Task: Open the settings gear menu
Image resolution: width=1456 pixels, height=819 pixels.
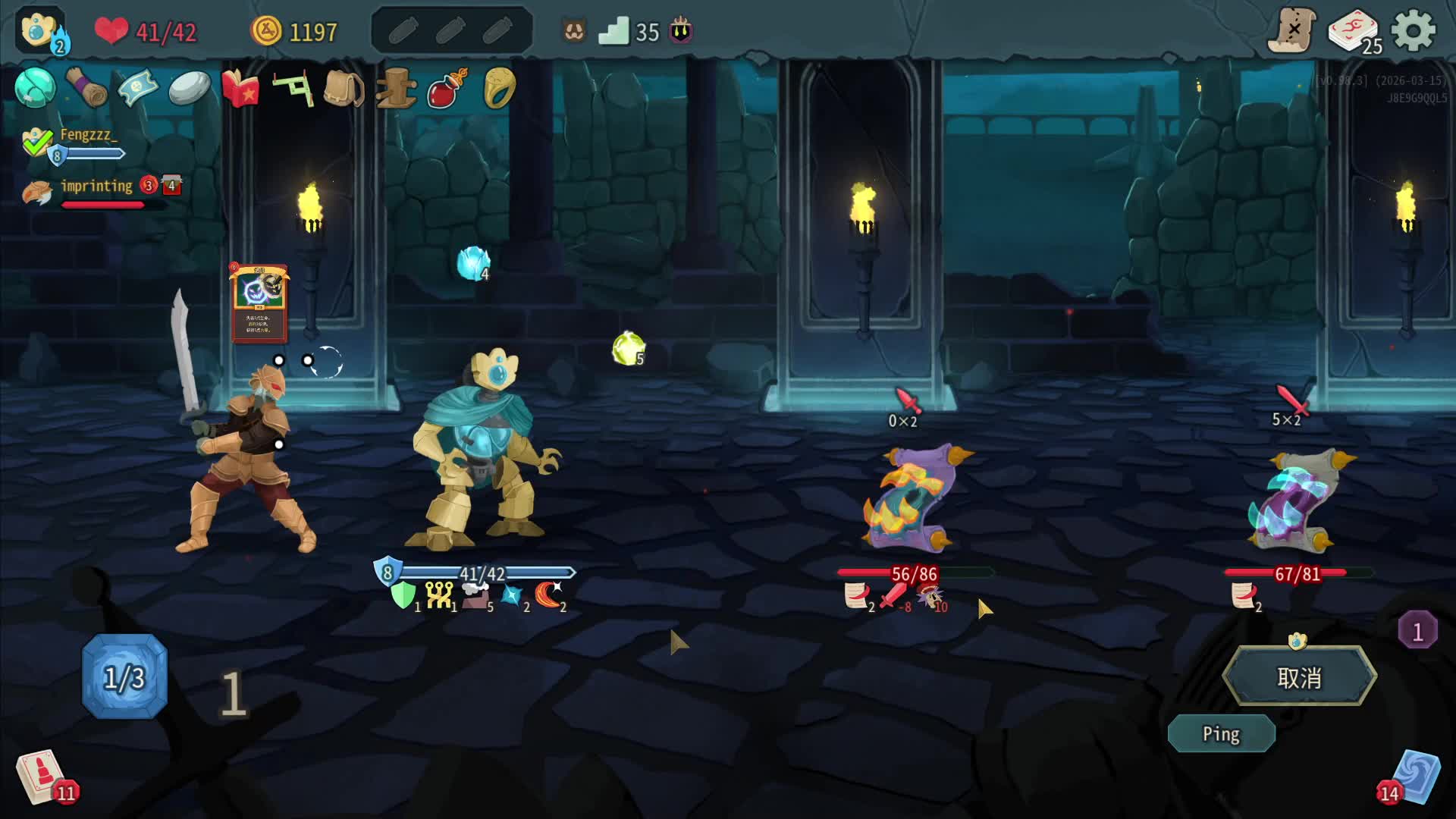Action: pos(1413,32)
